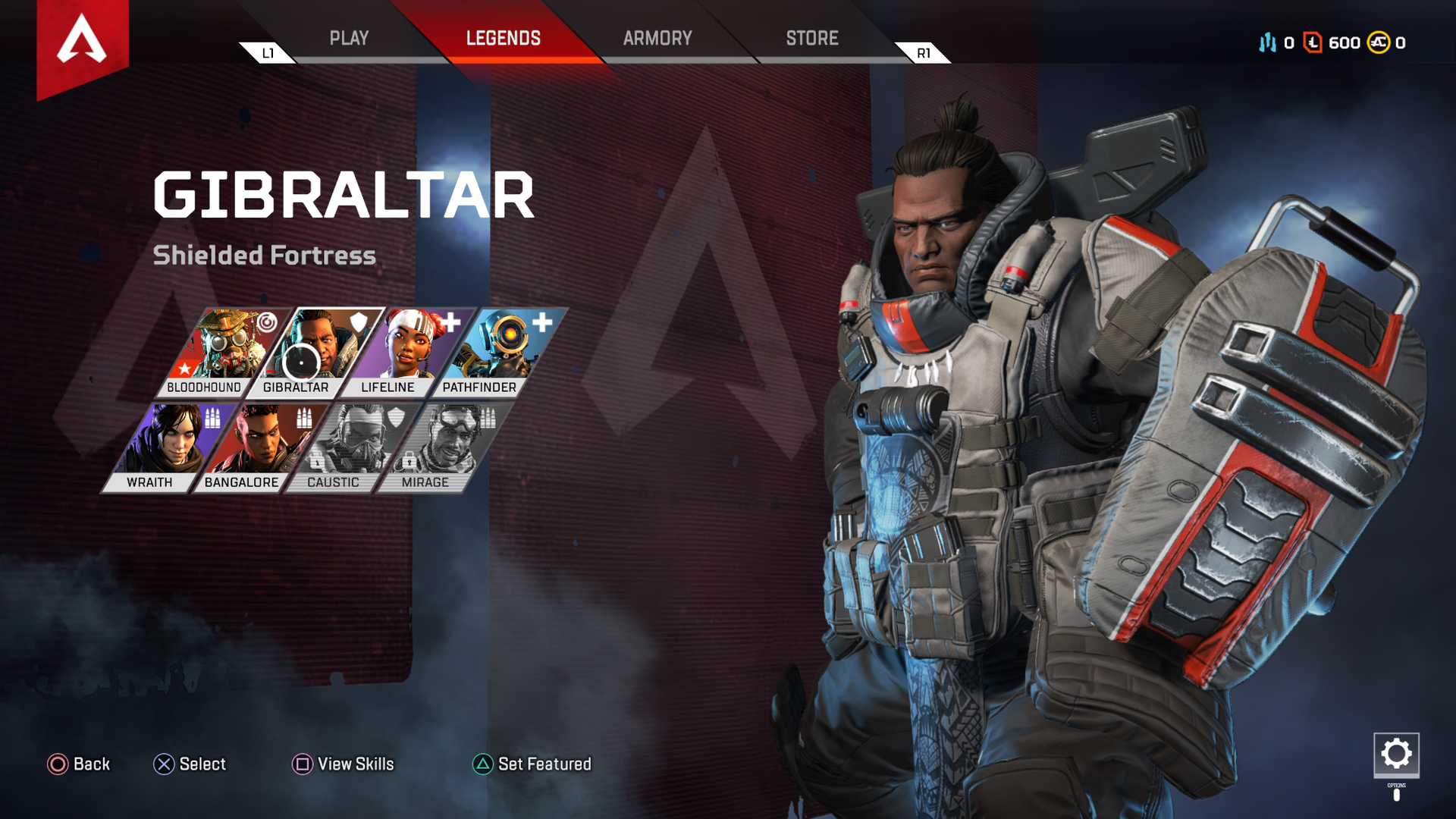Go to the Armory tab

click(657, 39)
